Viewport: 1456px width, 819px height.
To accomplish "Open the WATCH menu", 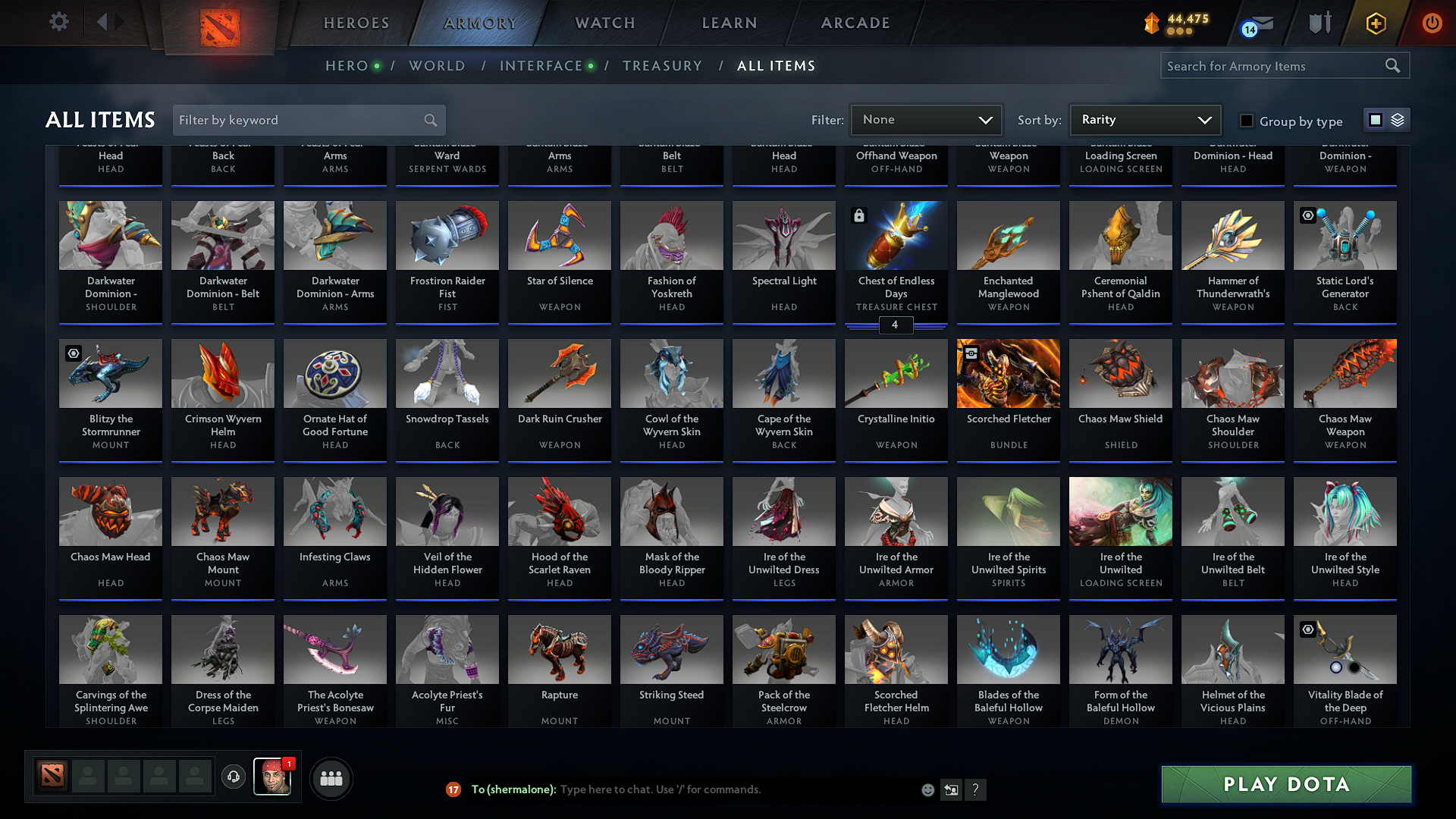I will (603, 23).
